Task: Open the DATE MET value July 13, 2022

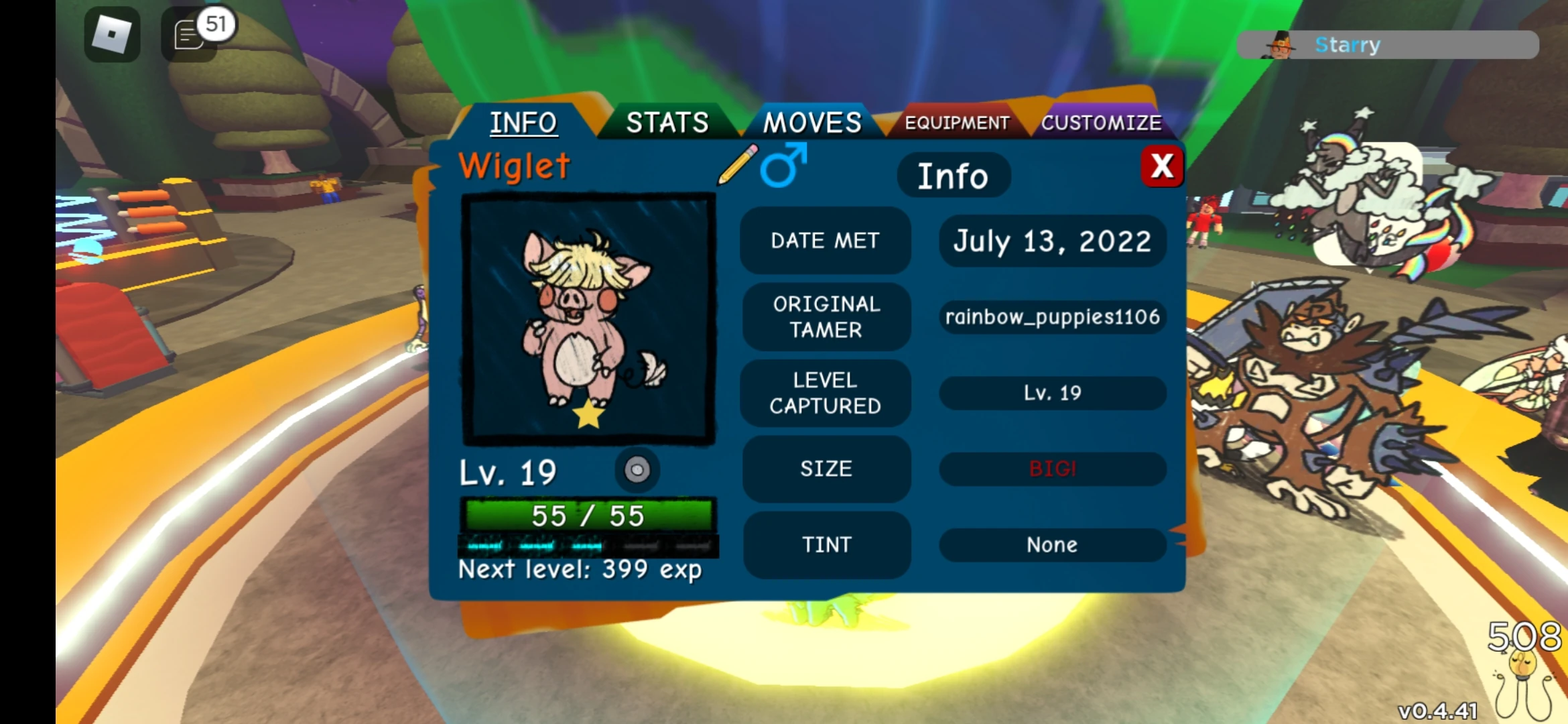Action: pos(1051,241)
